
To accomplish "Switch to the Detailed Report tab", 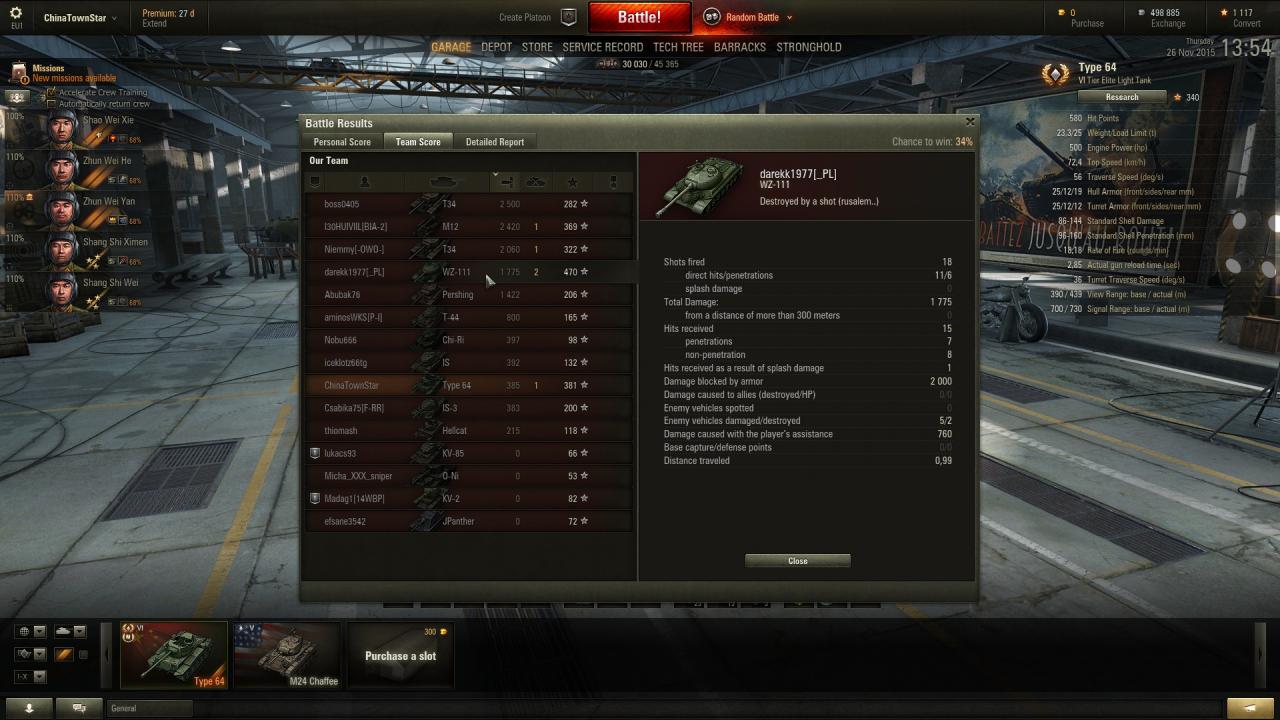I will pos(494,142).
